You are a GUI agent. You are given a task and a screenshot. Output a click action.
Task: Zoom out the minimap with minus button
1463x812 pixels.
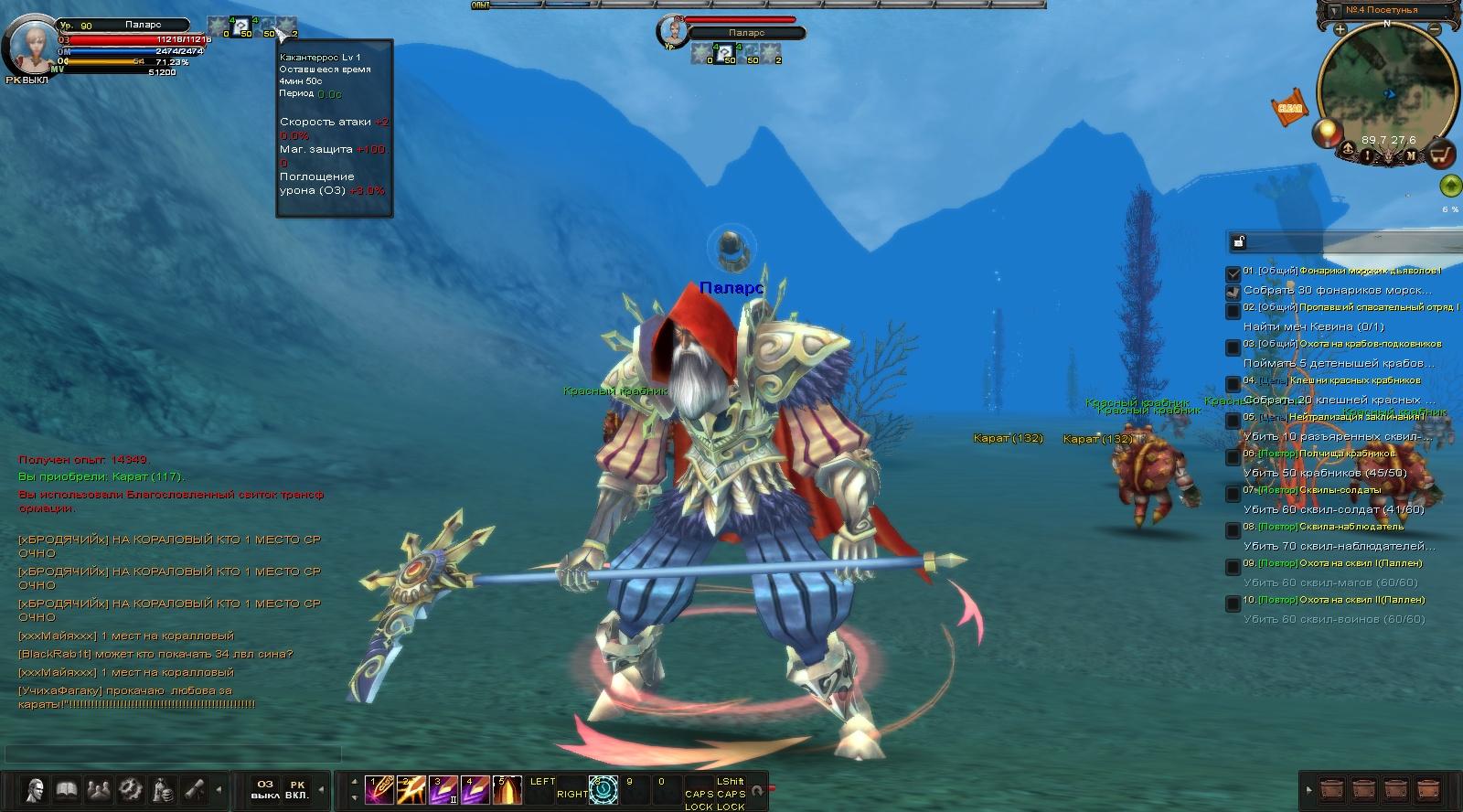tap(1436, 29)
